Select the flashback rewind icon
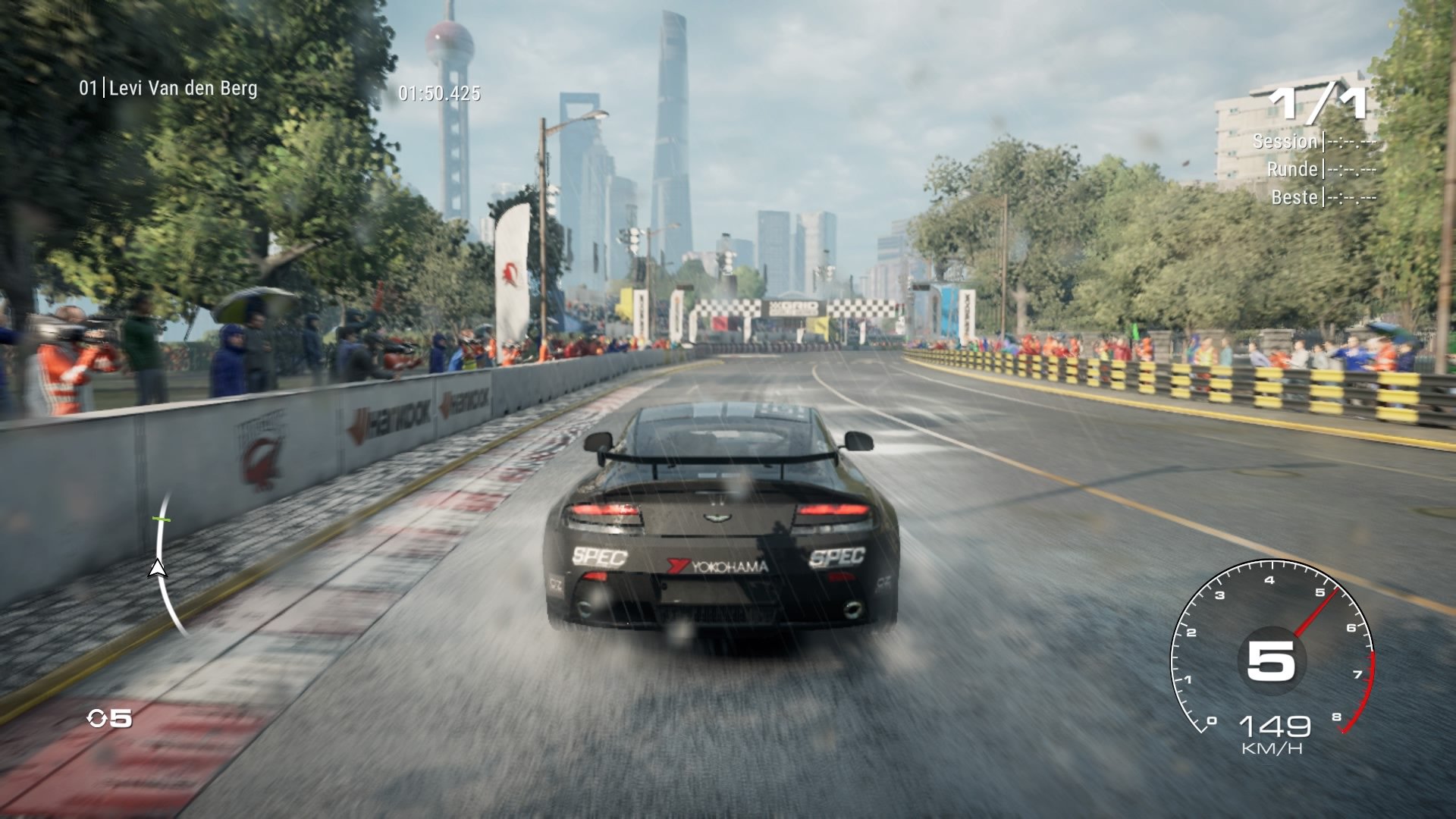Viewport: 1456px width, 819px height. pyautogui.click(x=98, y=717)
